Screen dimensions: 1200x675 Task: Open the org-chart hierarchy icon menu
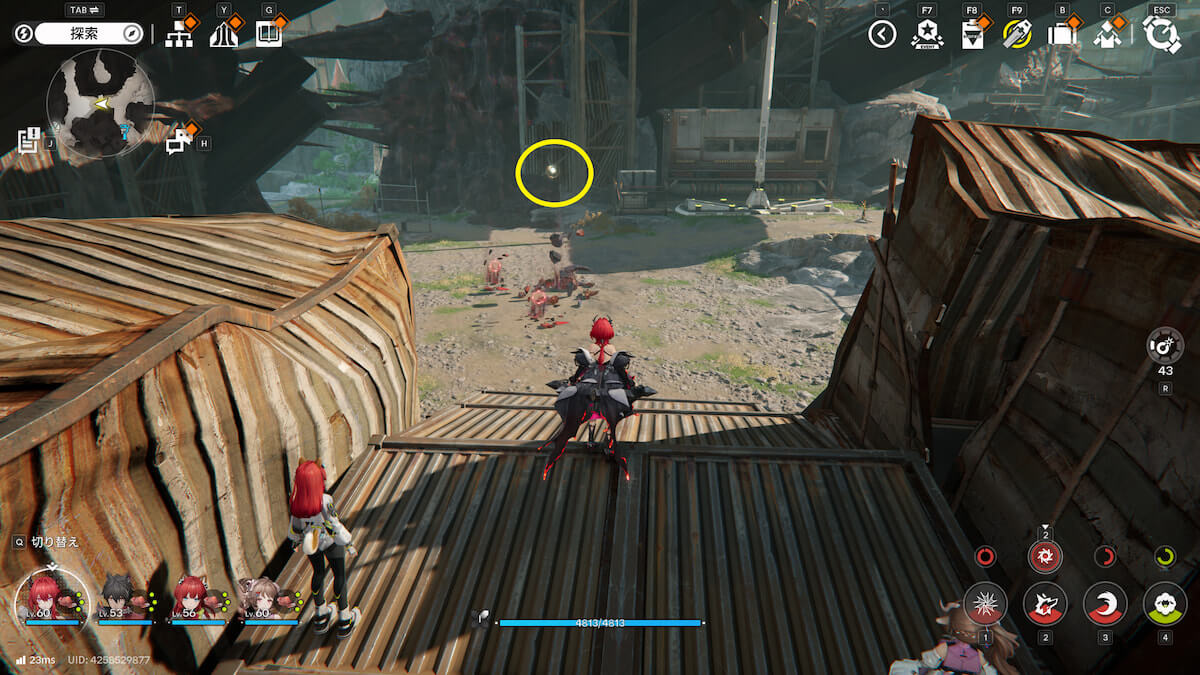click(x=179, y=35)
